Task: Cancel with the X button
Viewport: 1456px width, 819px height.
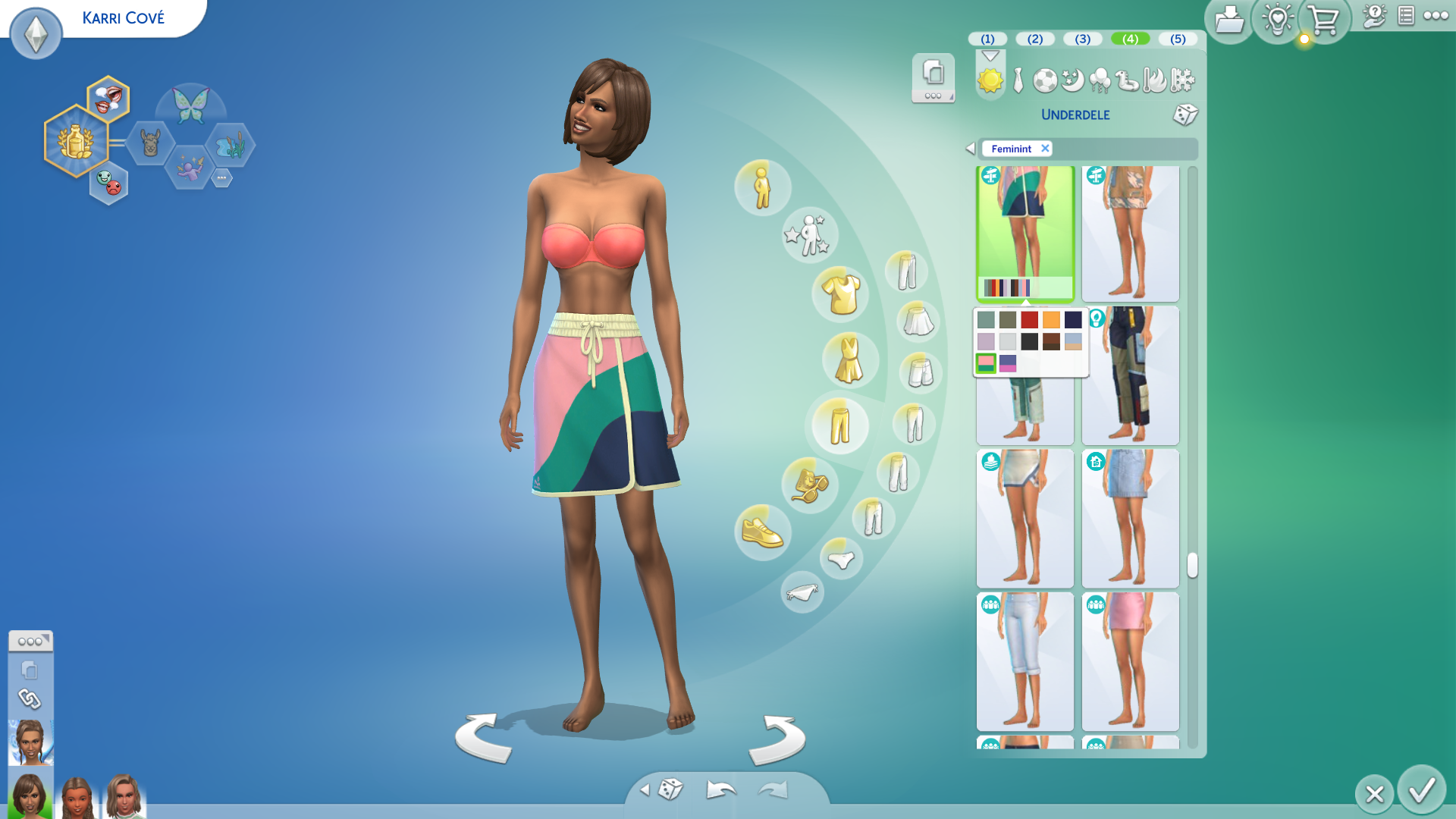Action: pos(1374,794)
